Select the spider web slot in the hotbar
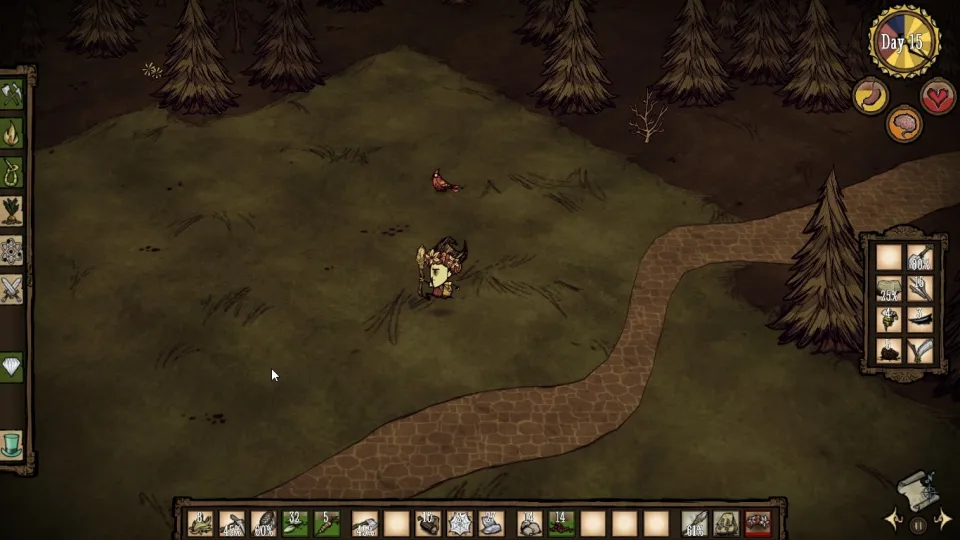Image resolution: width=960 pixels, height=540 pixels. coord(461,523)
